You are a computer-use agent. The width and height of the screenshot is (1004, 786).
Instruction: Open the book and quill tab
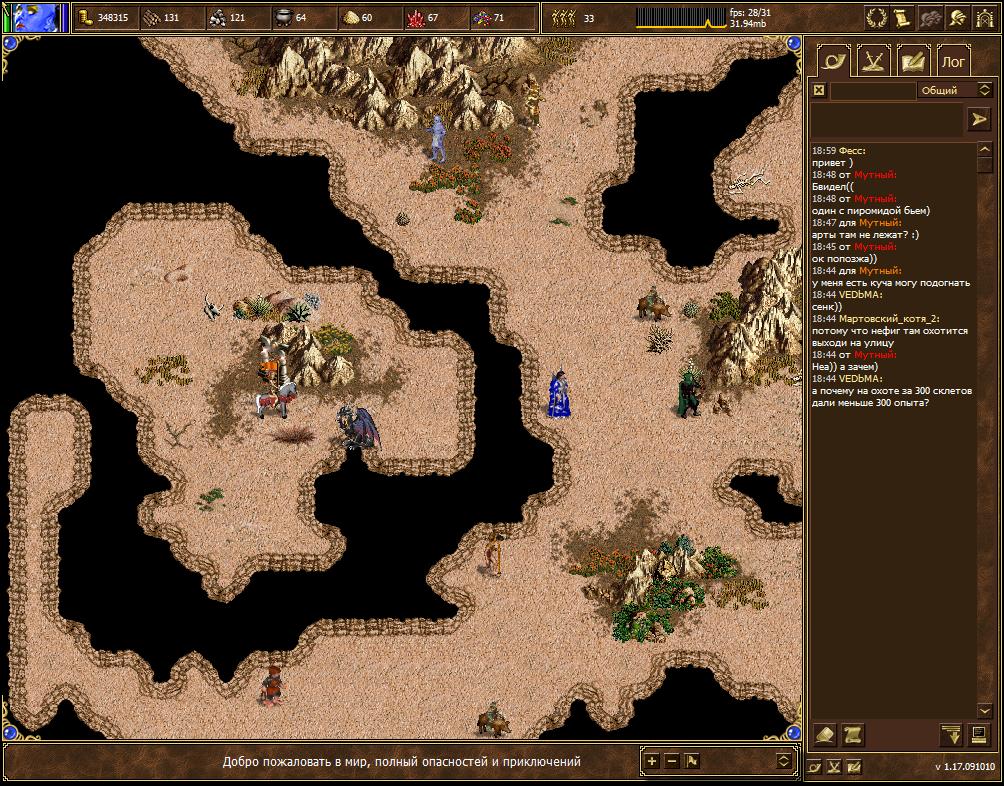[913, 62]
